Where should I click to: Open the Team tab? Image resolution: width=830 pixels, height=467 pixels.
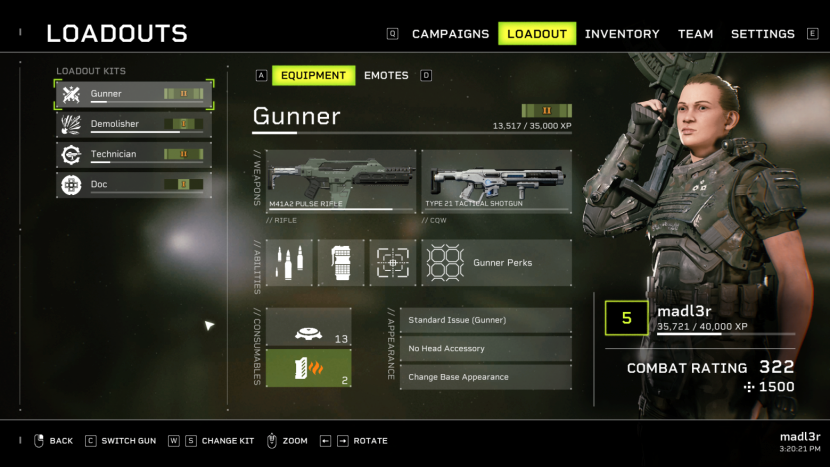tap(695, 34)
